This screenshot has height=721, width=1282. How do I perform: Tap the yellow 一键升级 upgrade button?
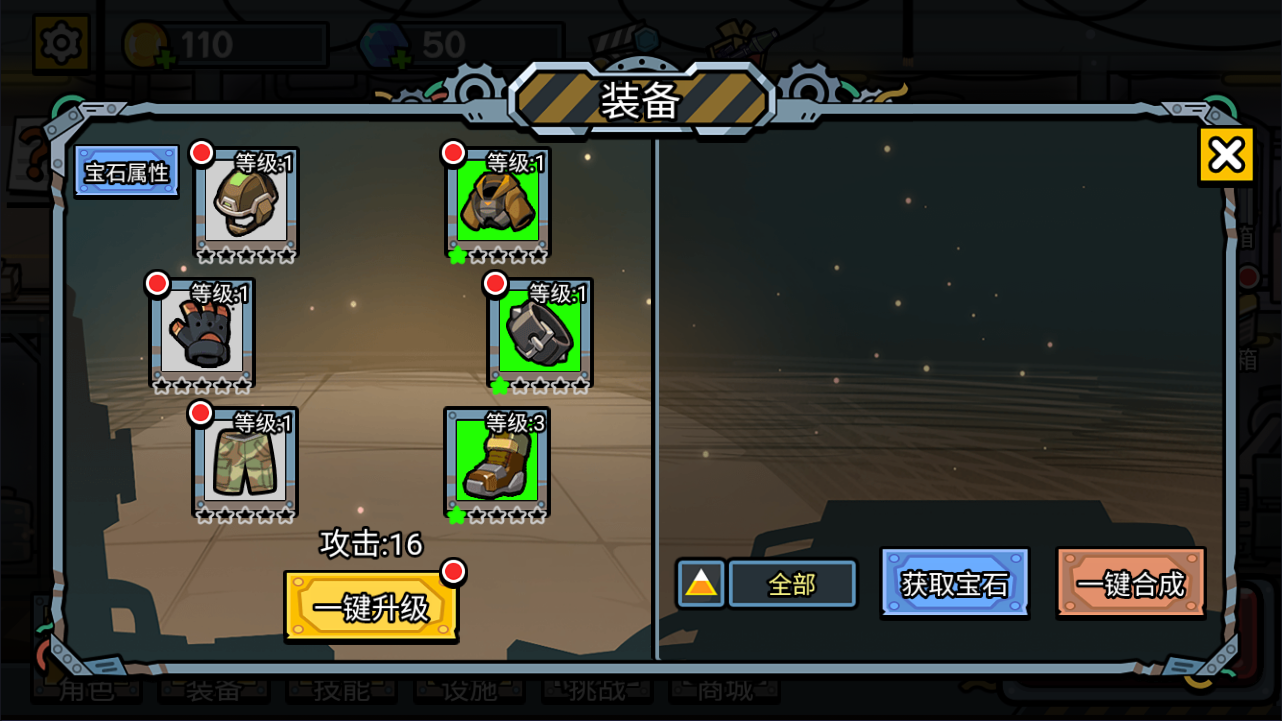click(371, 606)
